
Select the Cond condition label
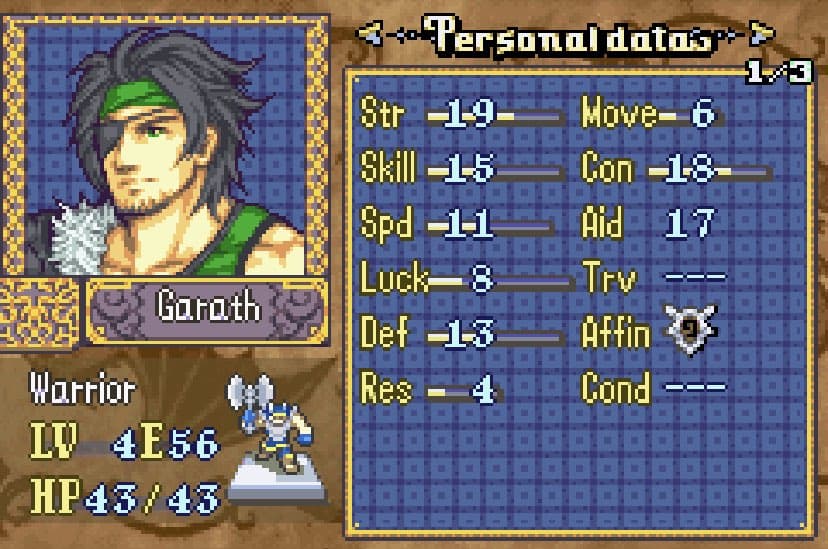tap(615, 387)
